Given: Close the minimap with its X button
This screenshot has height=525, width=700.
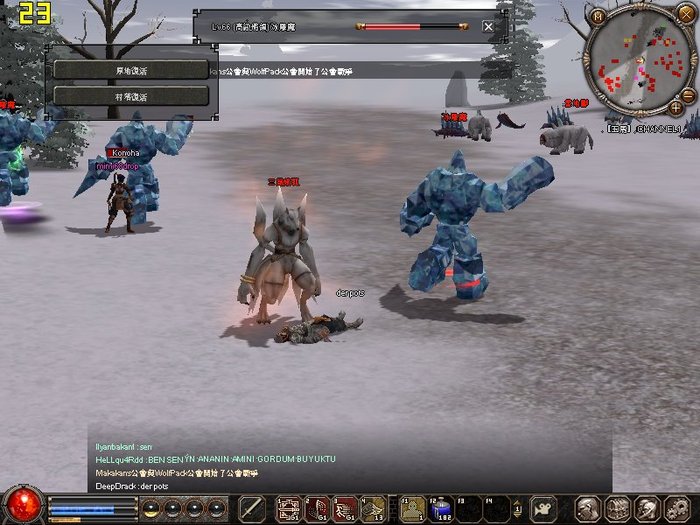Looking at the screenshot, I should coord(685,16).
